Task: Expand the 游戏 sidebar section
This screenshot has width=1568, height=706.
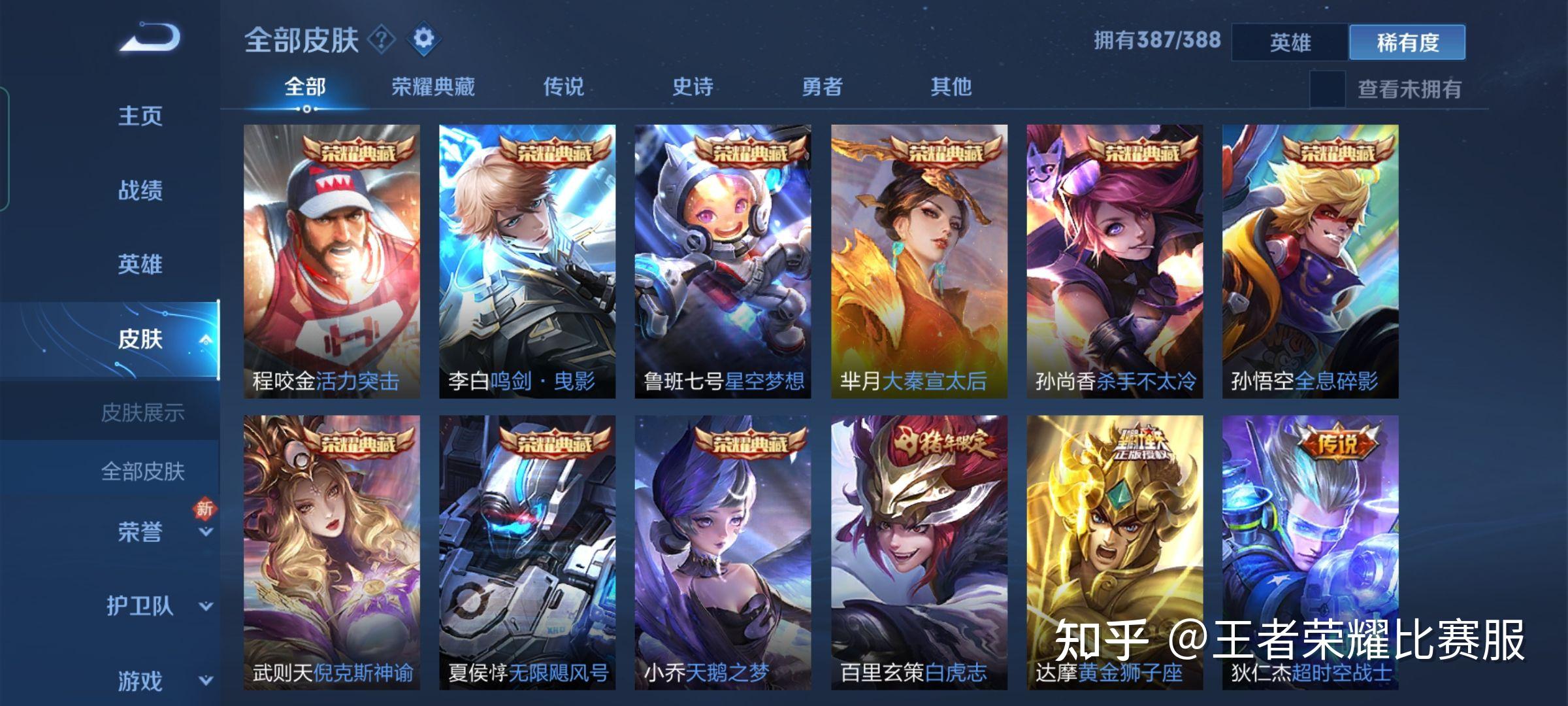Action: (140, 678)
